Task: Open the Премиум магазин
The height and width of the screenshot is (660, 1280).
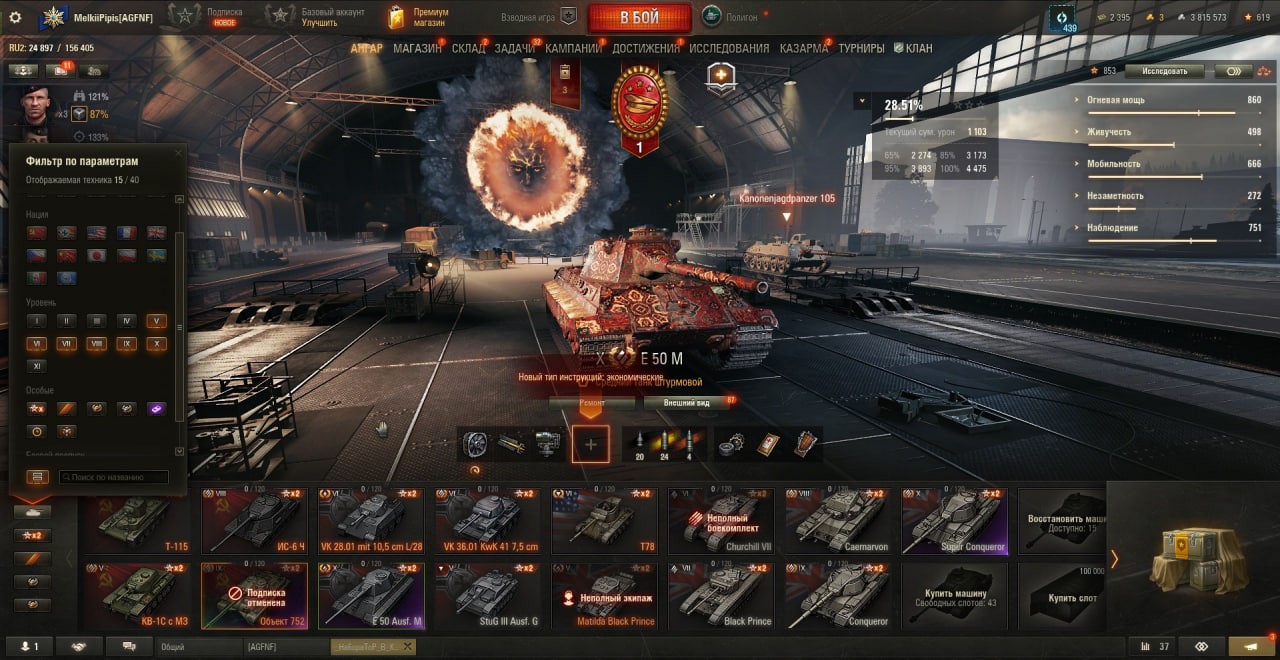Action: pyautogui.click(x=418, y=17)
